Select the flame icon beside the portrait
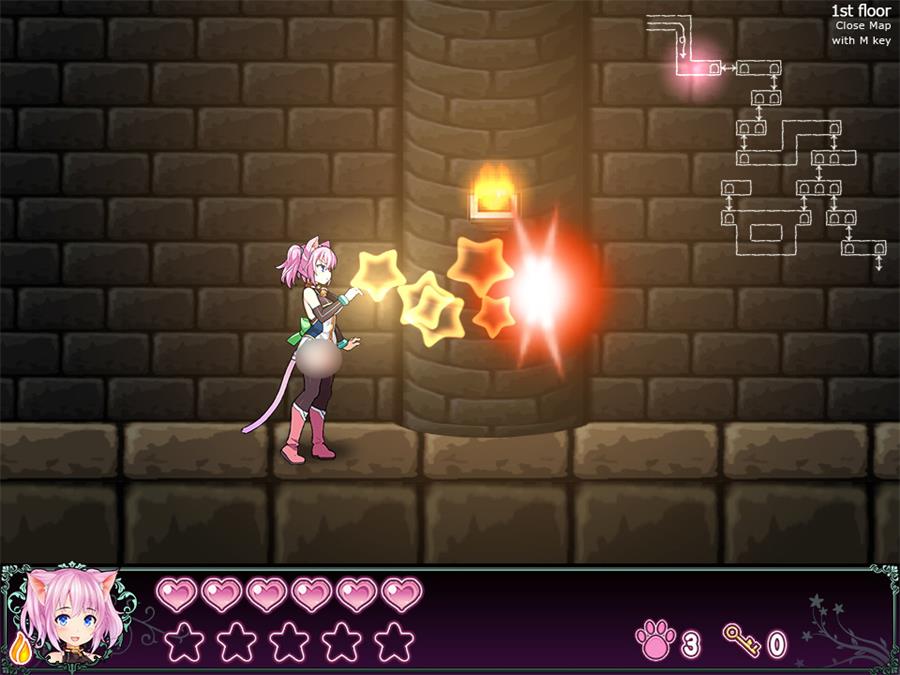Viewport: 900px width, 675px height. pos(18,649)
